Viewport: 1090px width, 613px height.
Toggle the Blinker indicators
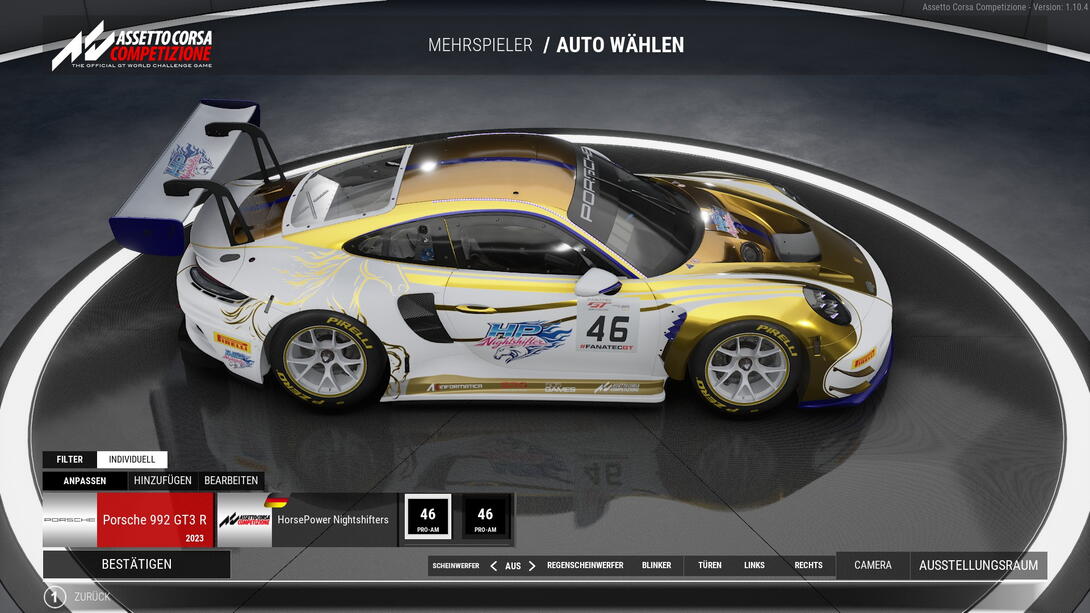pyautogui.click(x=657, y=566)
